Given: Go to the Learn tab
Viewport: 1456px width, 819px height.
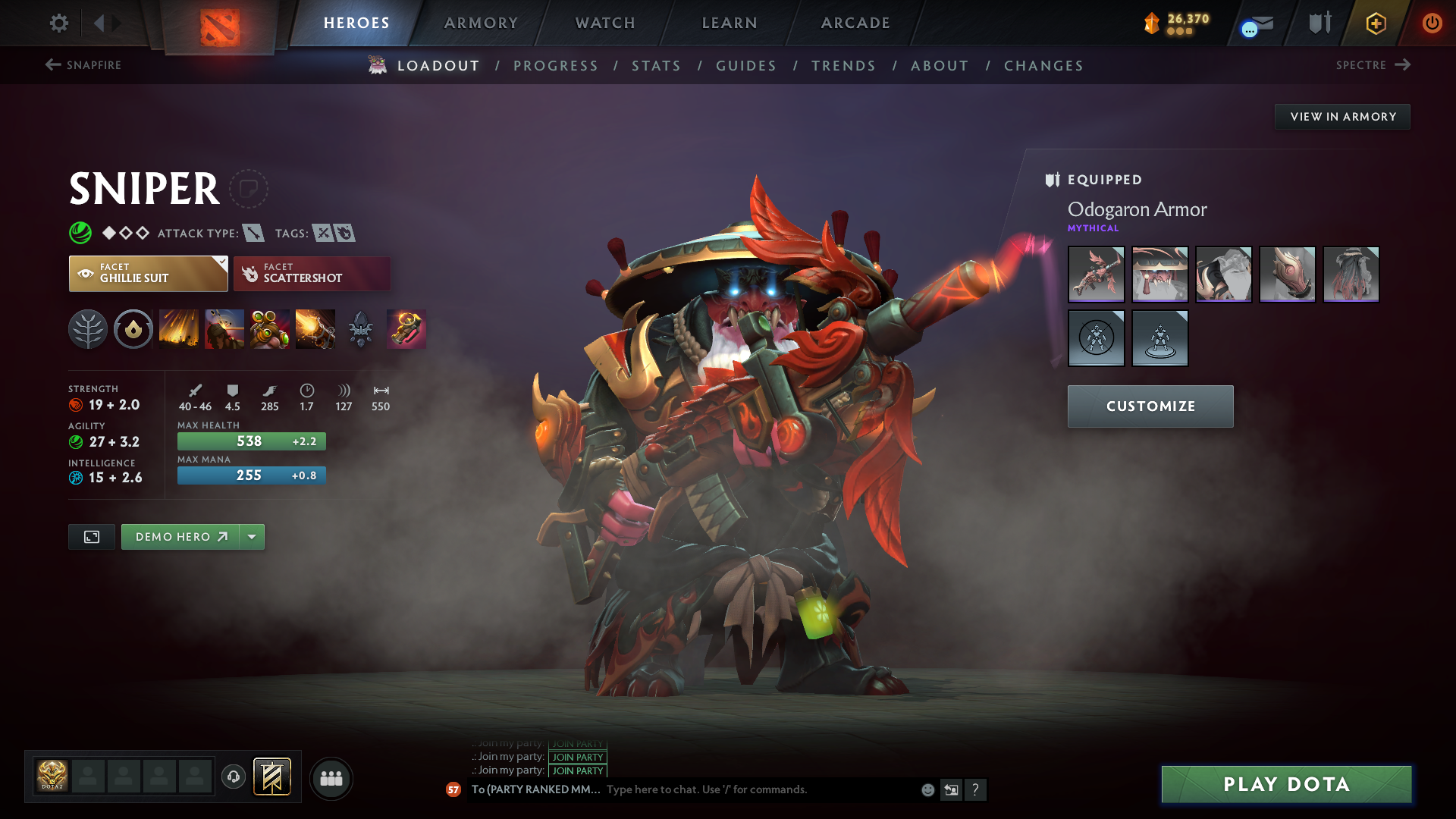Looking at the screenshot, I should [x=730, y=24].
